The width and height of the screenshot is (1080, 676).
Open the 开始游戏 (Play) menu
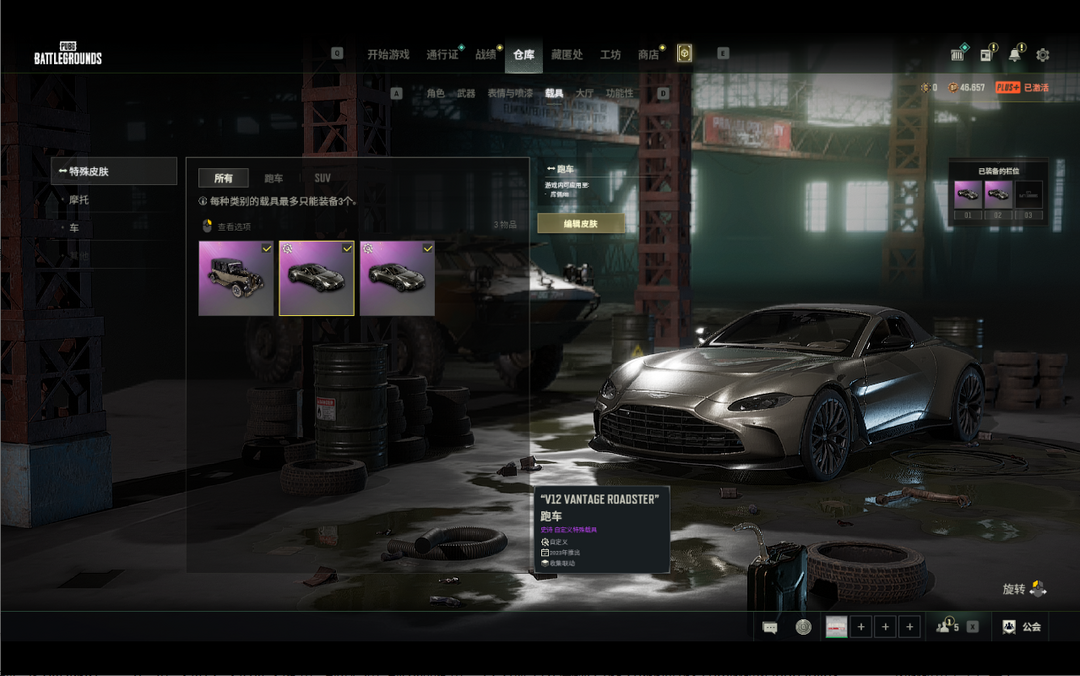[x=388, y=55]
